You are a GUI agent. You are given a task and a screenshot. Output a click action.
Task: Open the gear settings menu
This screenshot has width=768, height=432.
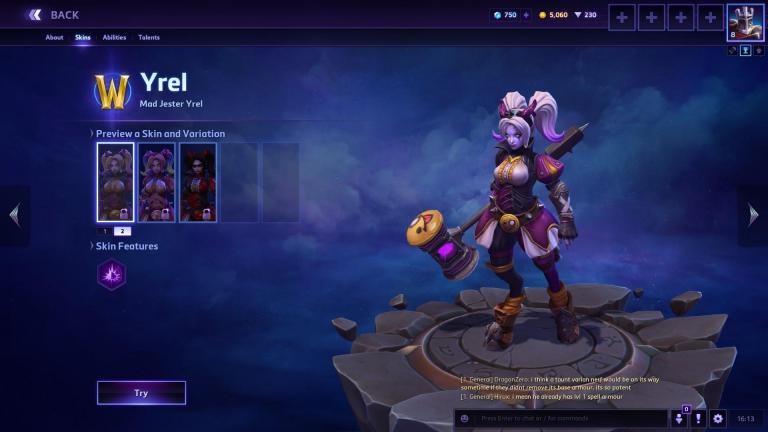(717, 418)
